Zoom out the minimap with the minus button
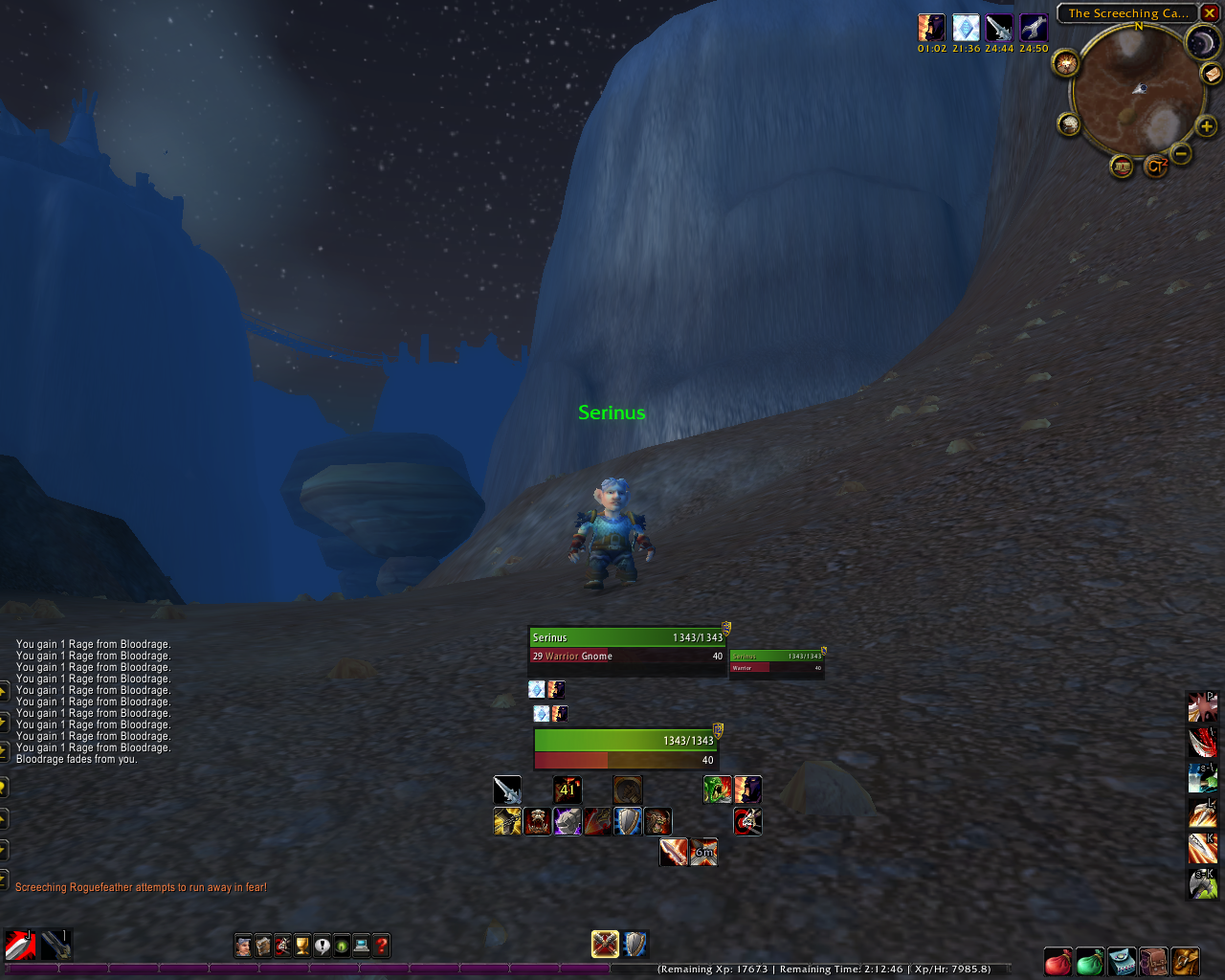The width and height of the screenshot is (1225, 980). coord(1181,153)
